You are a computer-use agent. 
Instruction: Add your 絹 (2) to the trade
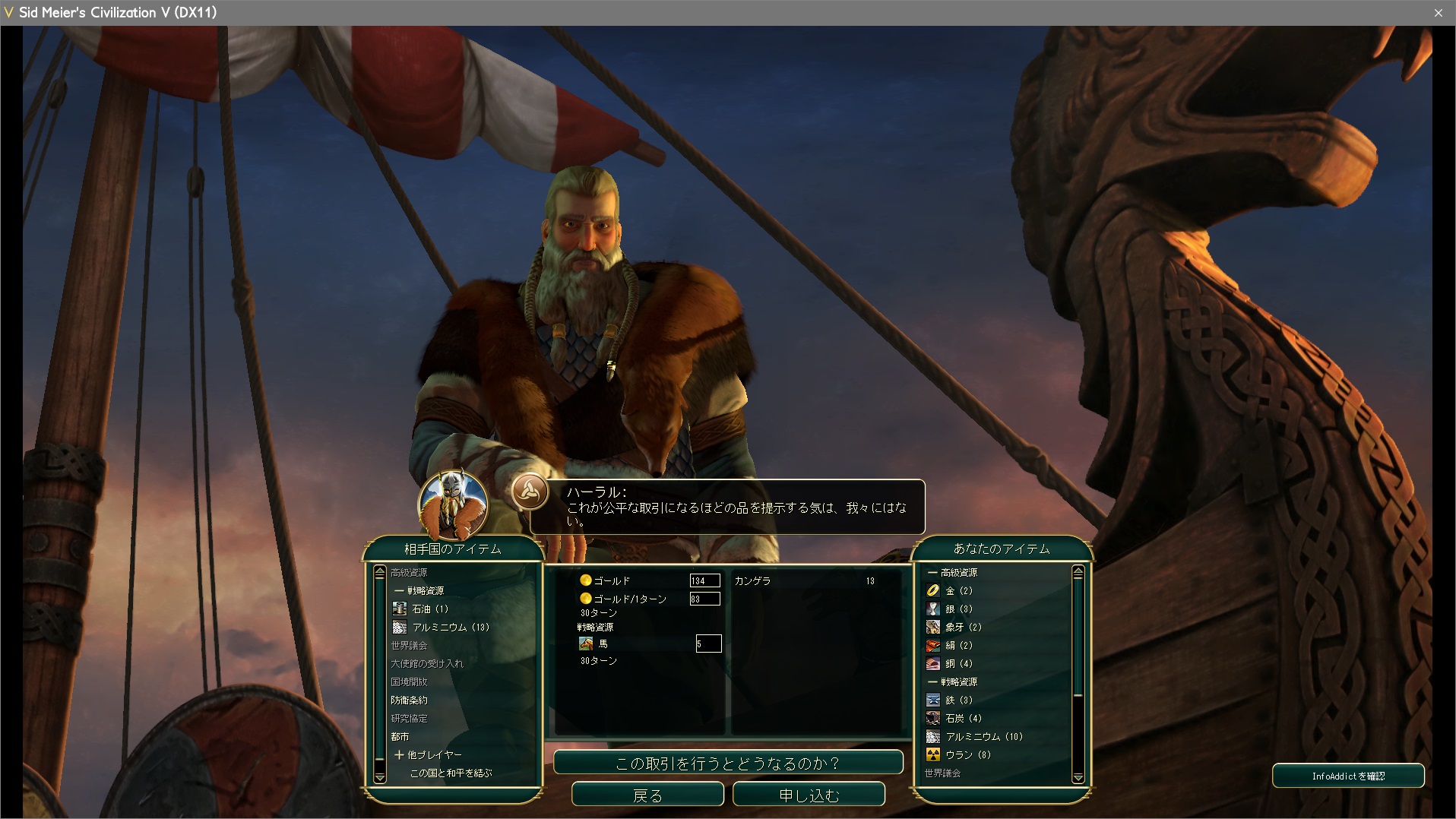tap(958, 645)
